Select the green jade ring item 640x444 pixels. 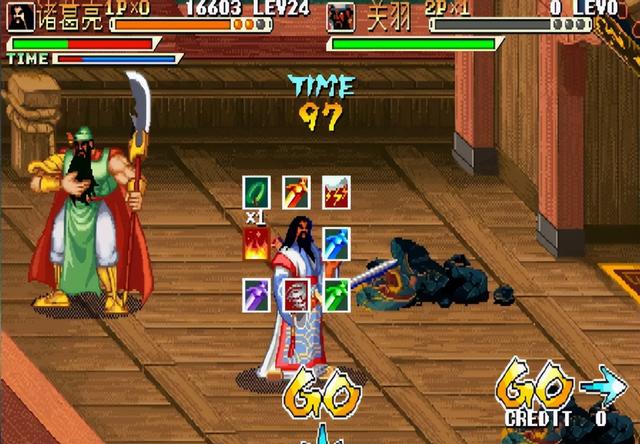coord(257,191)
